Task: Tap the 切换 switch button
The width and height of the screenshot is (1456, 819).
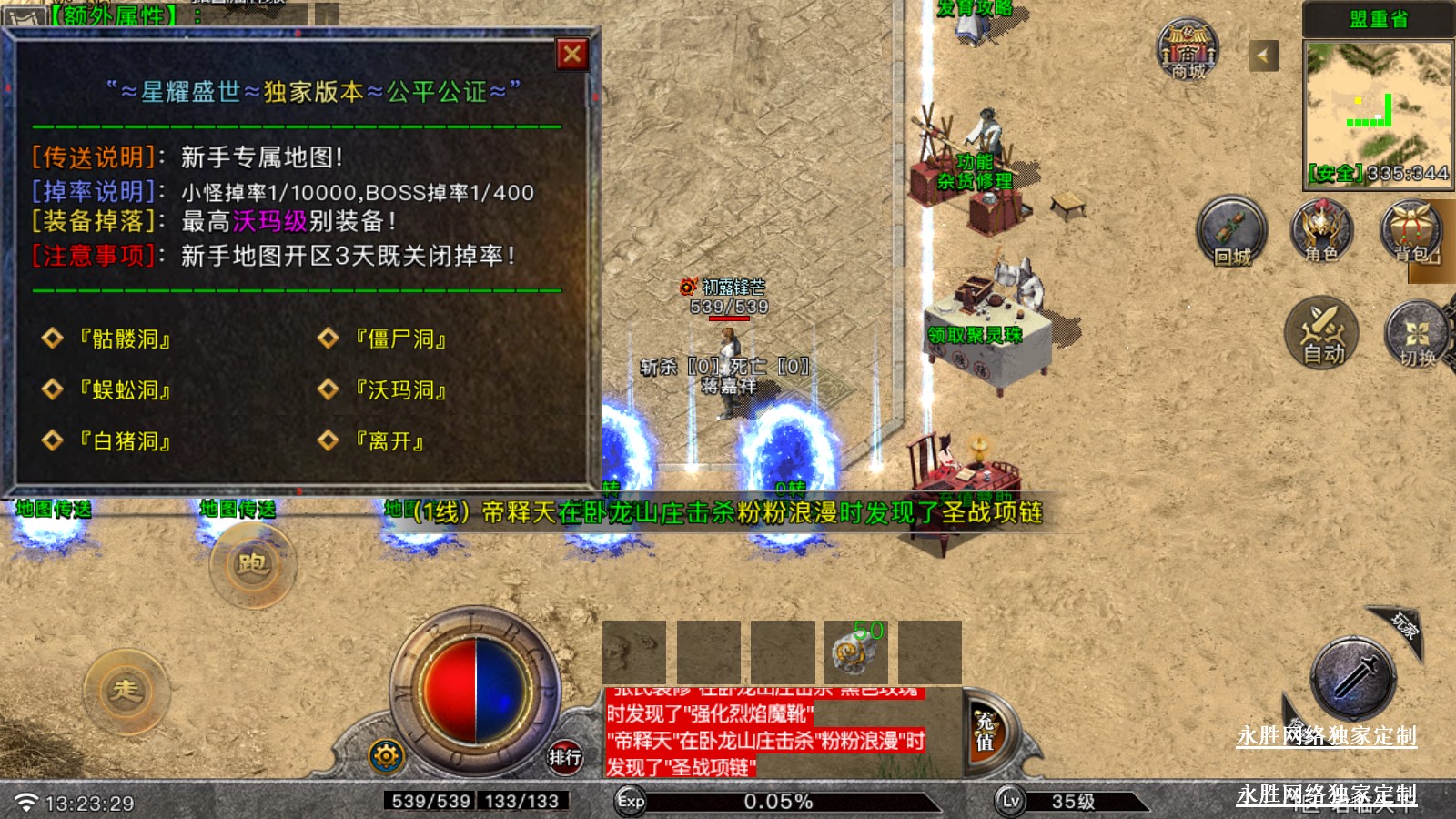Action: (1416, 334)
